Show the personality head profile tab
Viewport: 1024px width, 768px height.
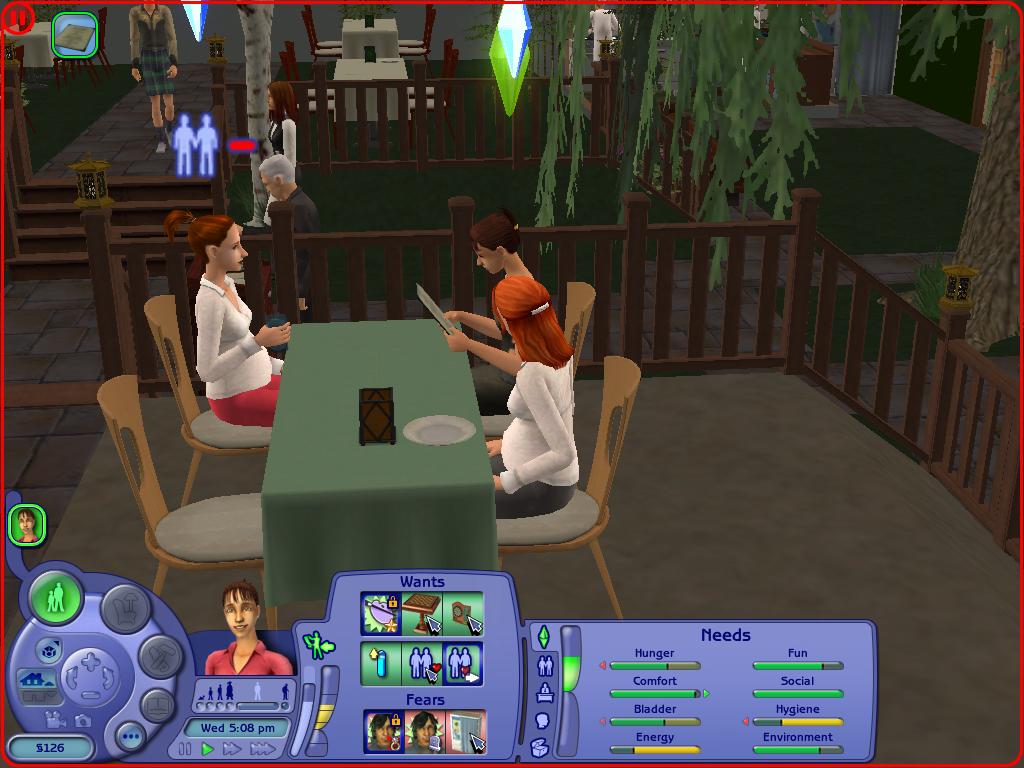tap(543, 720)
